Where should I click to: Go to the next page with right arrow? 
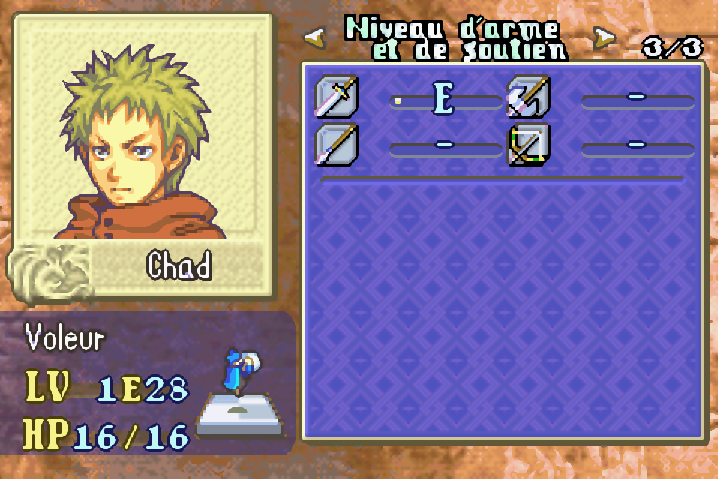tap(603, 37)
